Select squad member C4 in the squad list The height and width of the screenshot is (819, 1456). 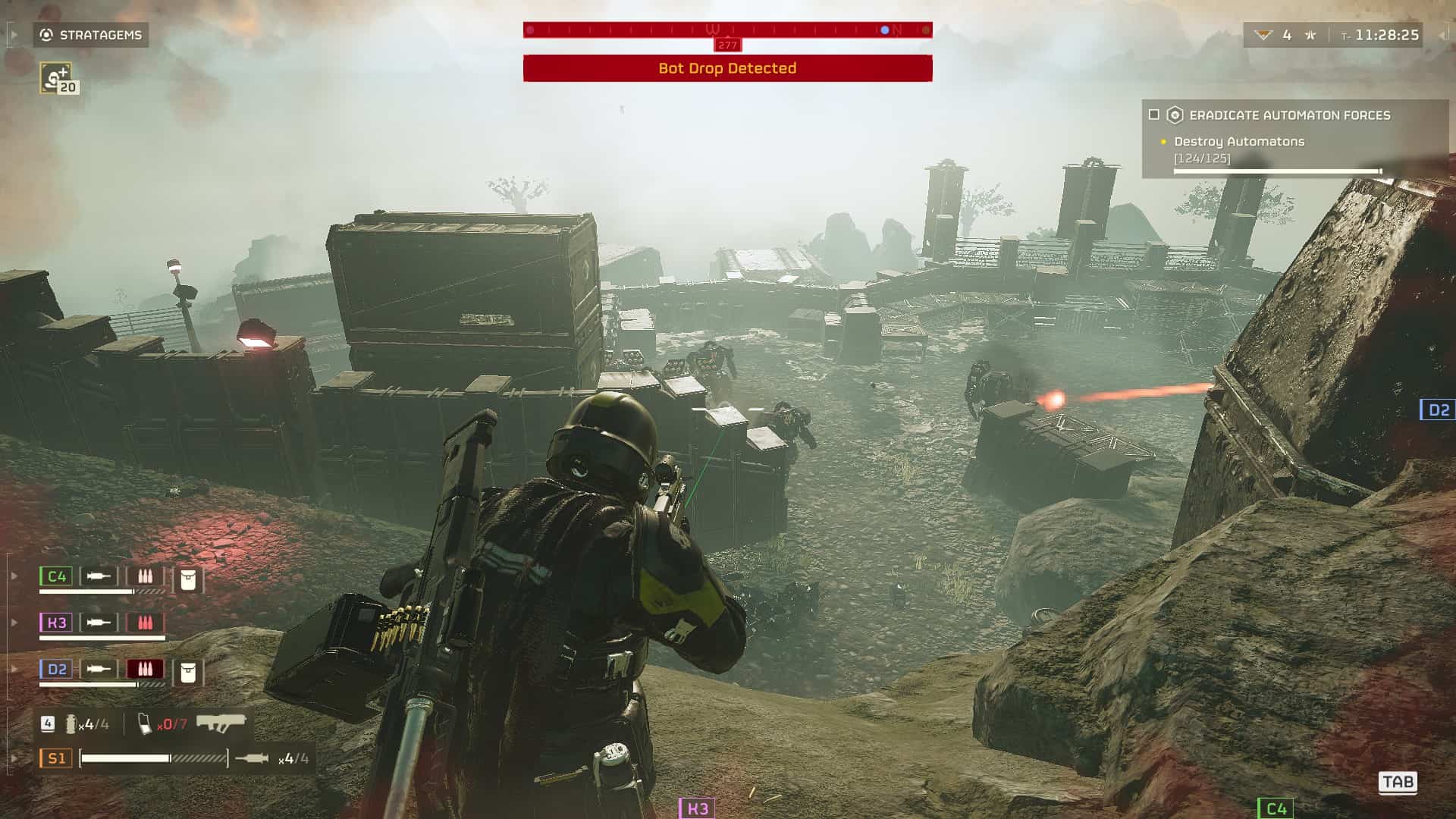tap(56, 576)
